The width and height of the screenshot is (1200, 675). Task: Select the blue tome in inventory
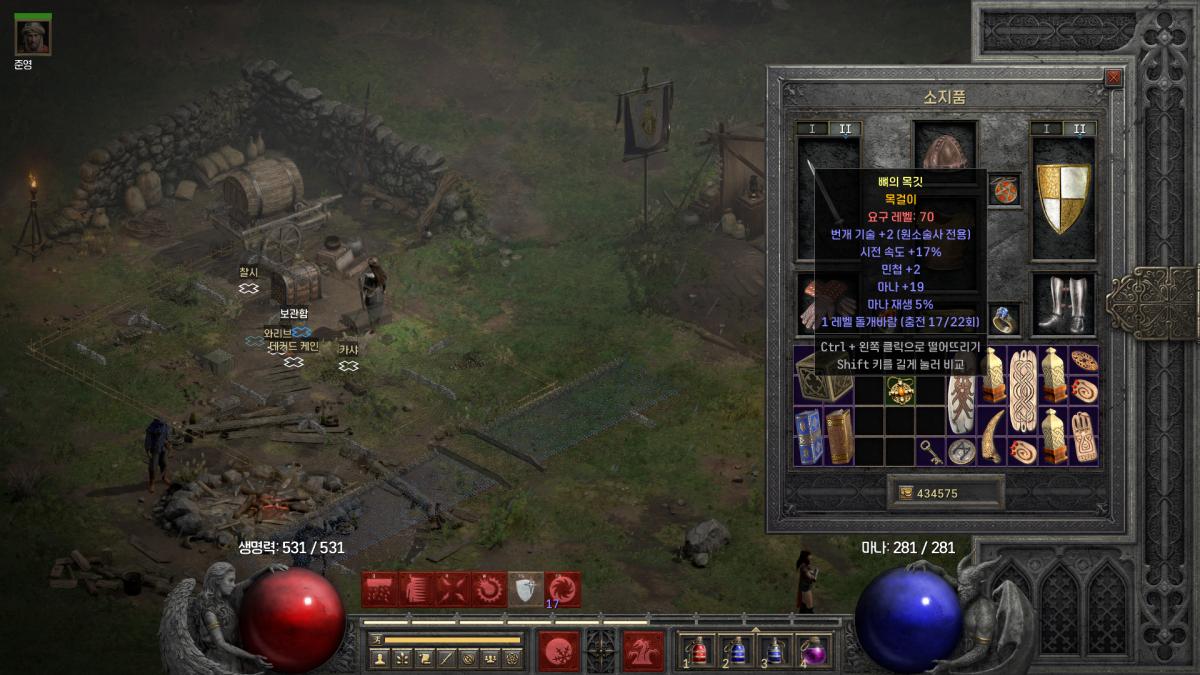coord(809,435)
